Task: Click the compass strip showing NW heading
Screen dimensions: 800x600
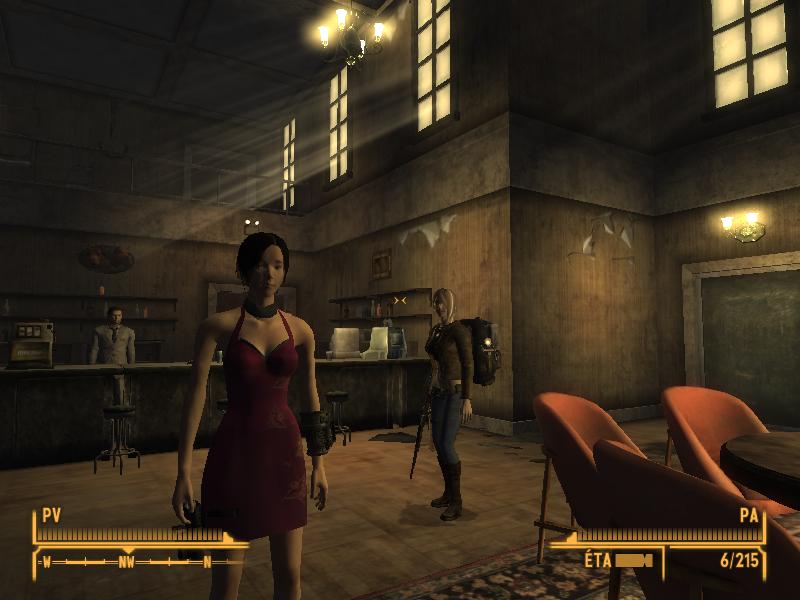Action: [x=127, y=562]
